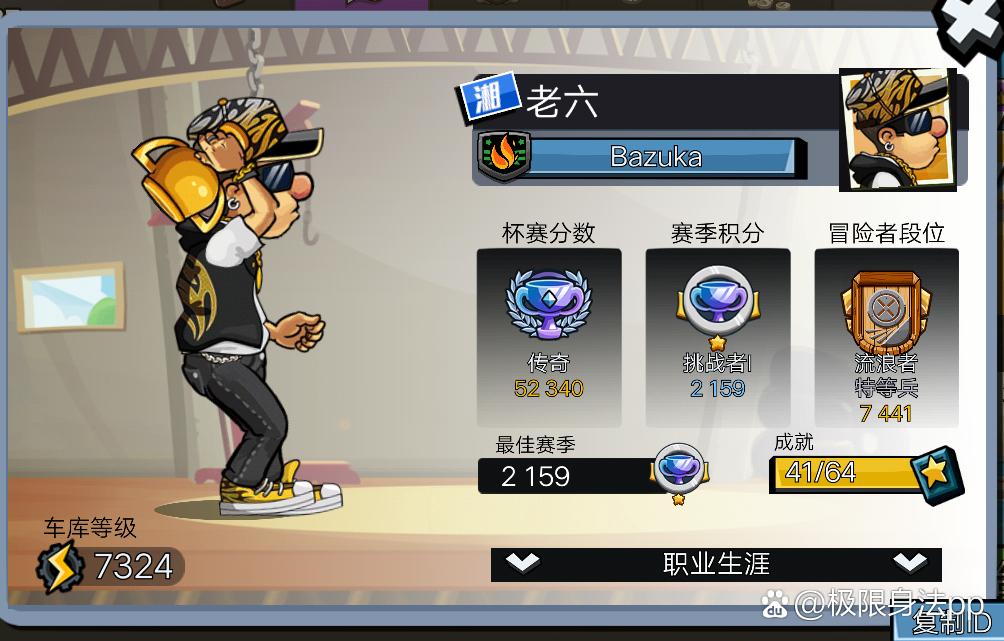Viewport: 1004px width, 641px height.
Task: Expand the 职业生涯 career section
Action: click(x=716, y=564)
